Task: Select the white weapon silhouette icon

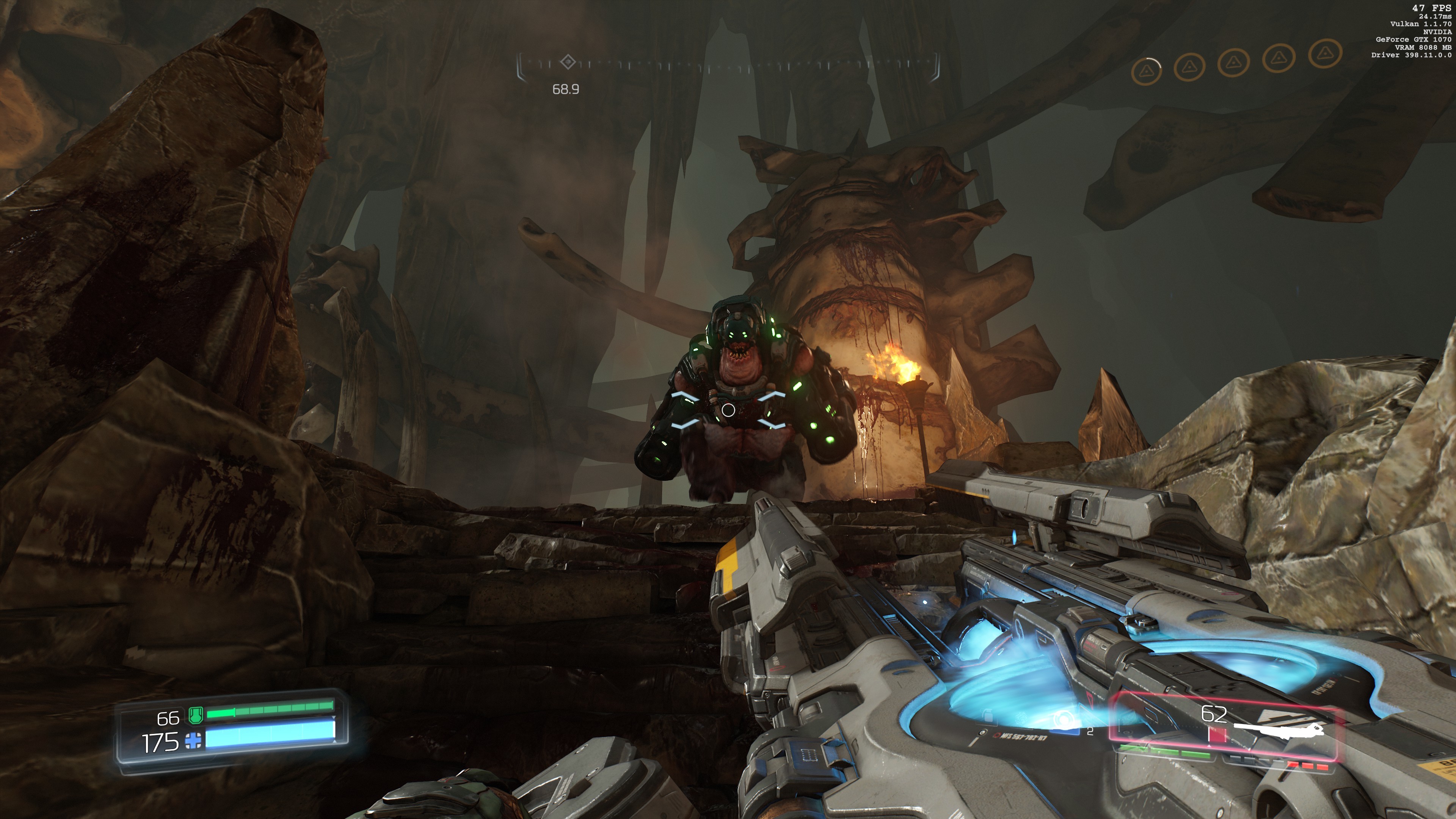Action: (x=1279, y=731)
